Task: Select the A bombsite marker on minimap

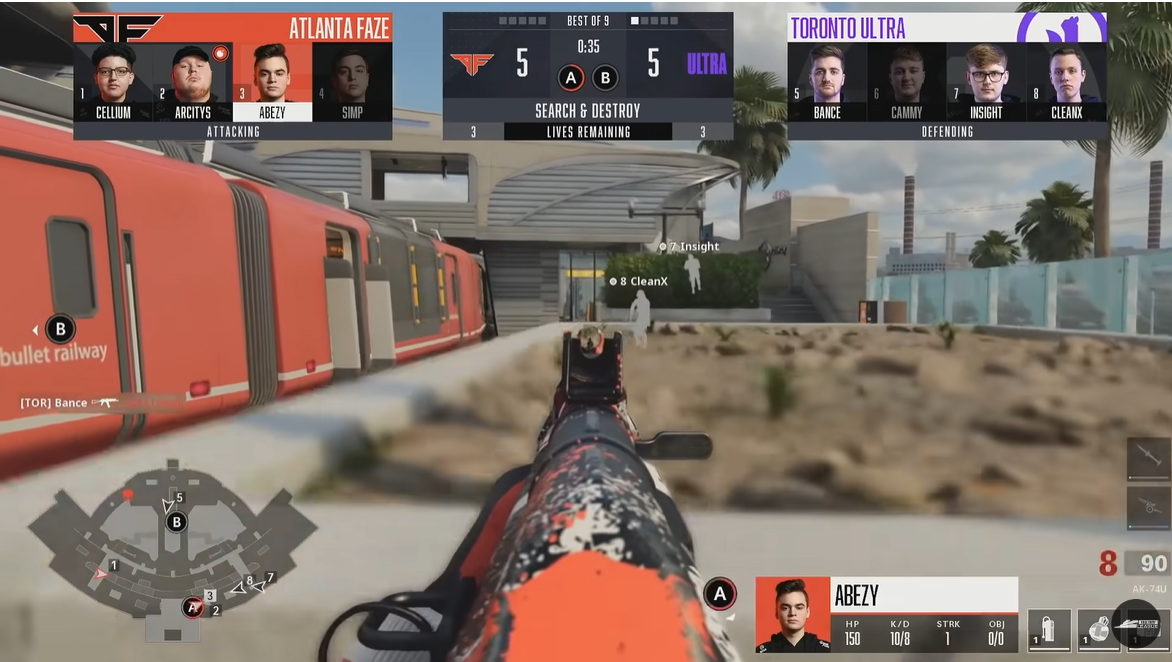Action: click(x=192, y=607)
